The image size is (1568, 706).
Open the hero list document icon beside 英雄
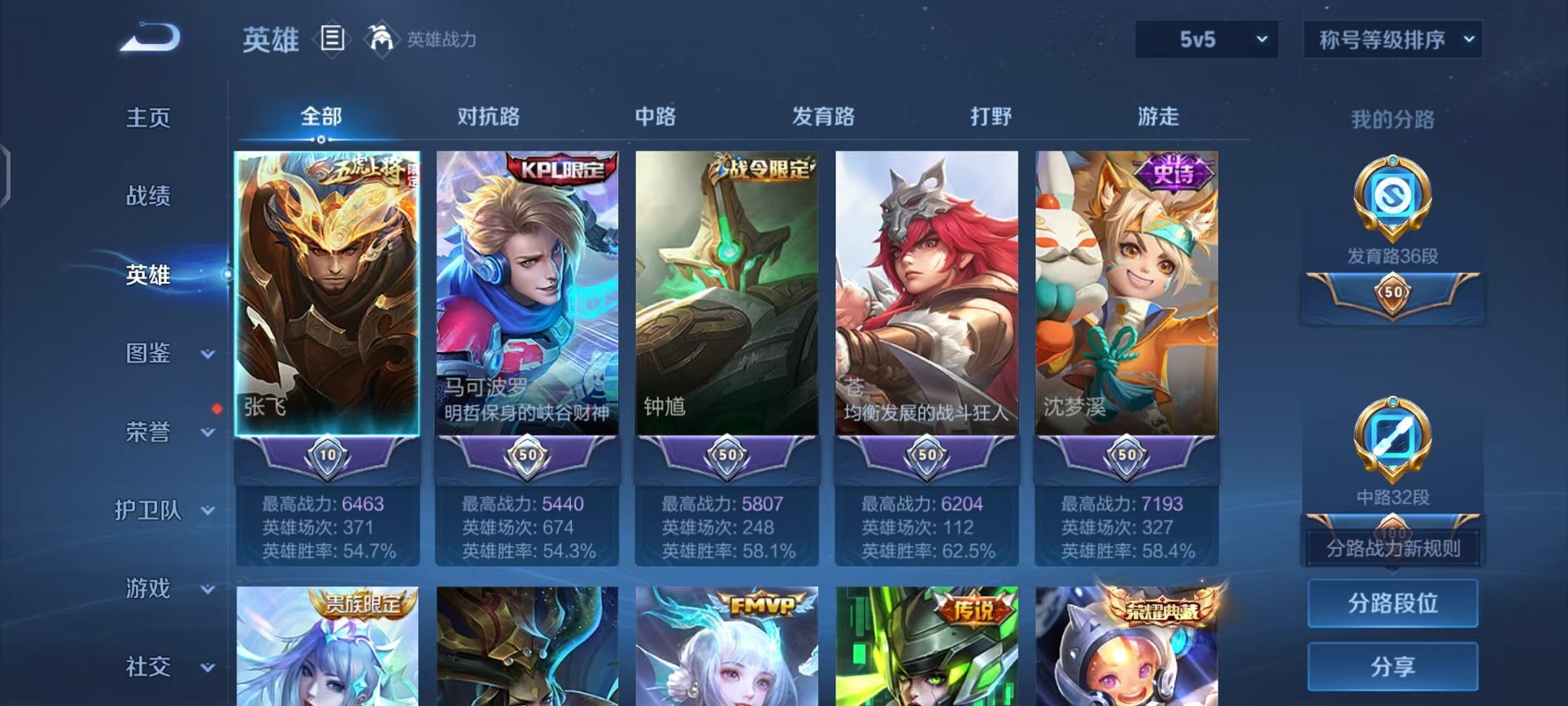pos(333,39)
